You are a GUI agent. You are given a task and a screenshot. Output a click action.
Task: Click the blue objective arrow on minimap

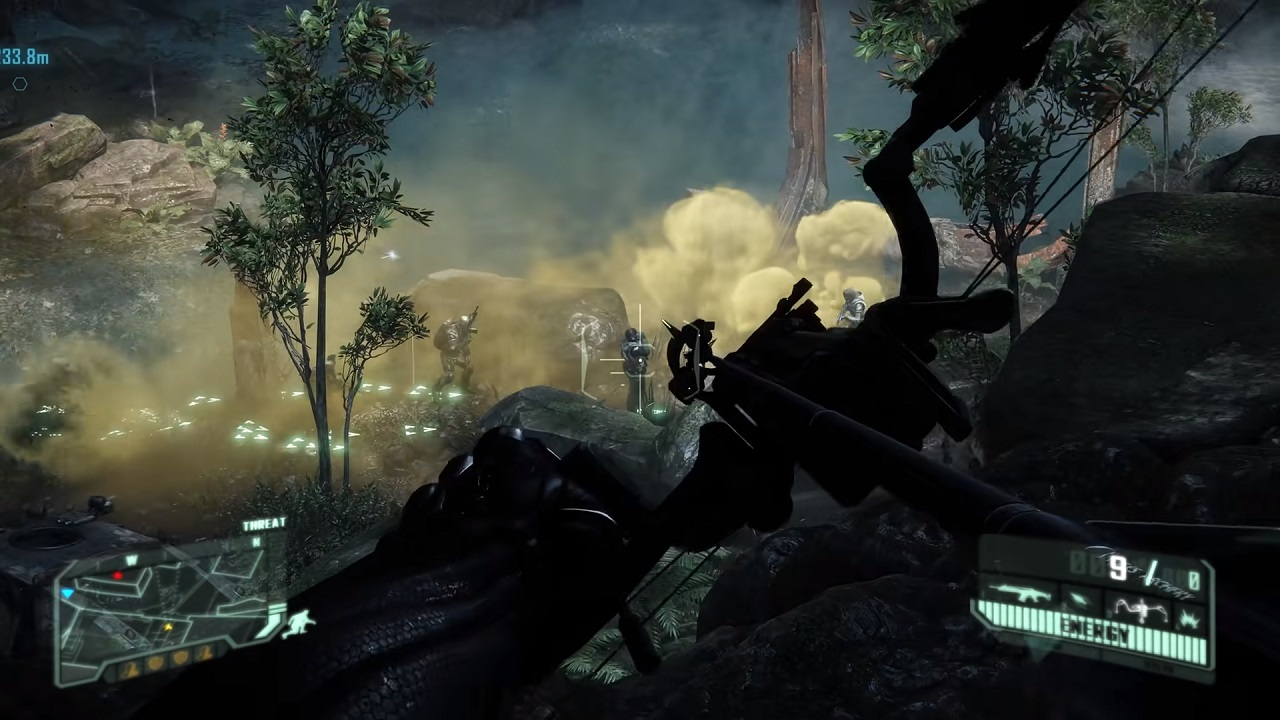pyautogui.click(x=68, y=593)
